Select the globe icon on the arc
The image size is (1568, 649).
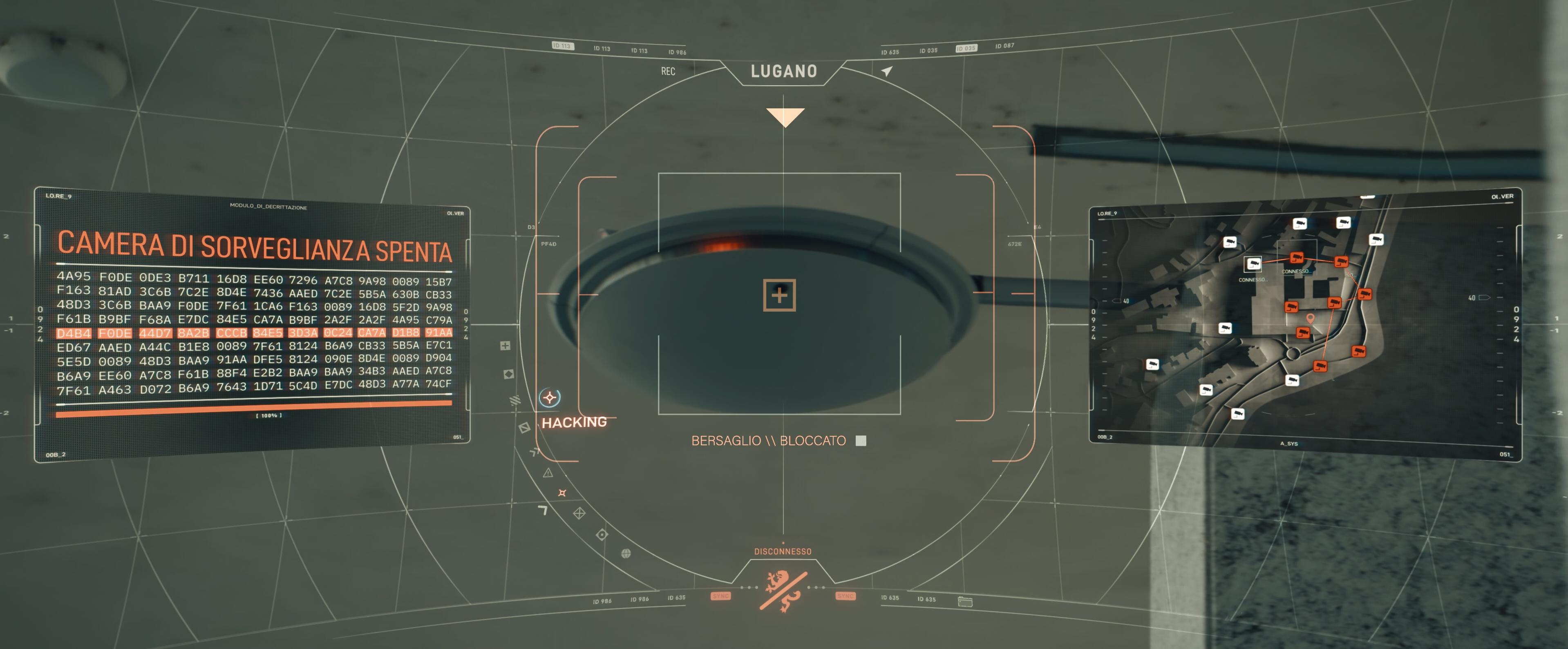point(626,553)
